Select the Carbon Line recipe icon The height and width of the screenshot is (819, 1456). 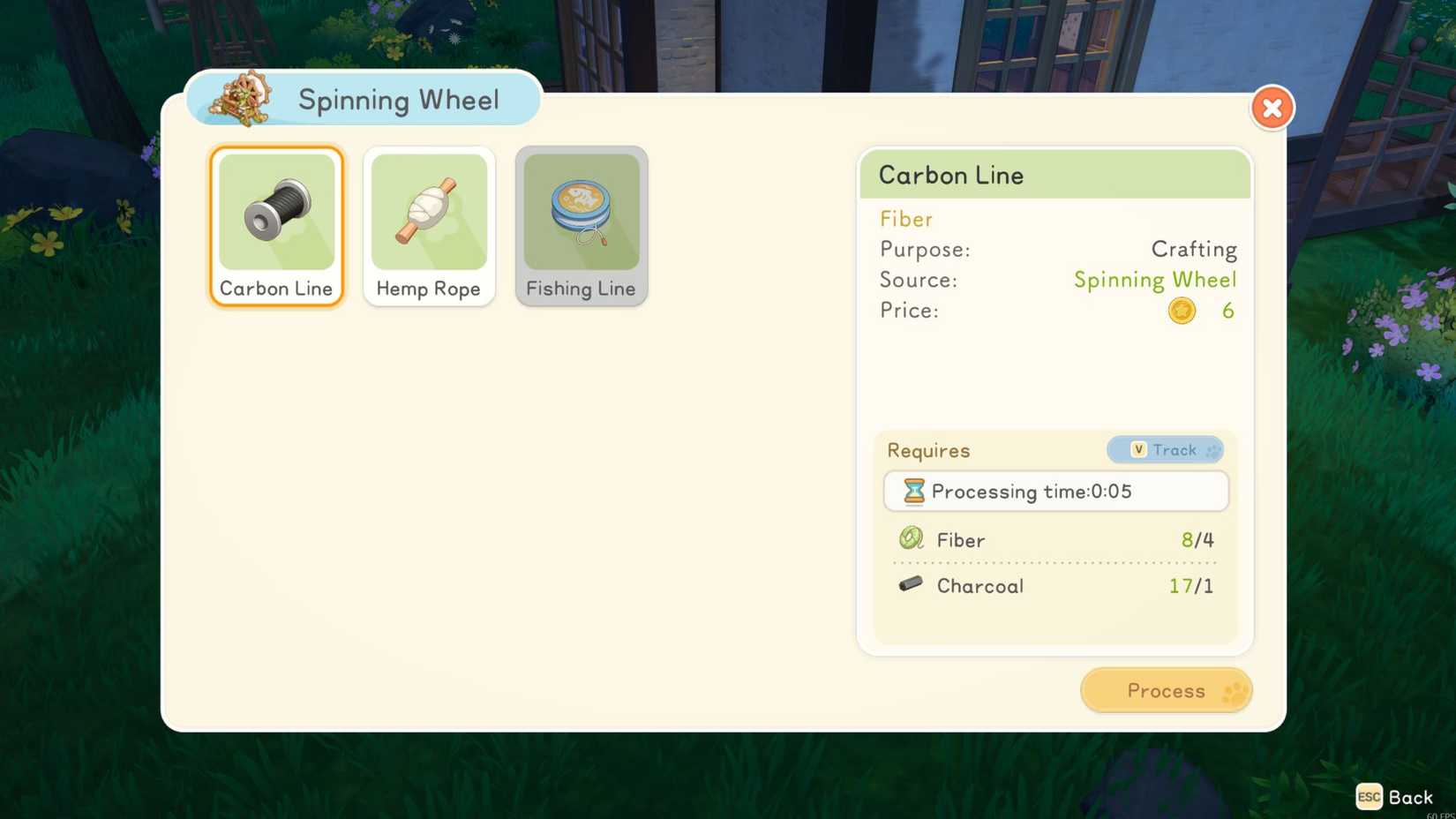tap(276, 212)
